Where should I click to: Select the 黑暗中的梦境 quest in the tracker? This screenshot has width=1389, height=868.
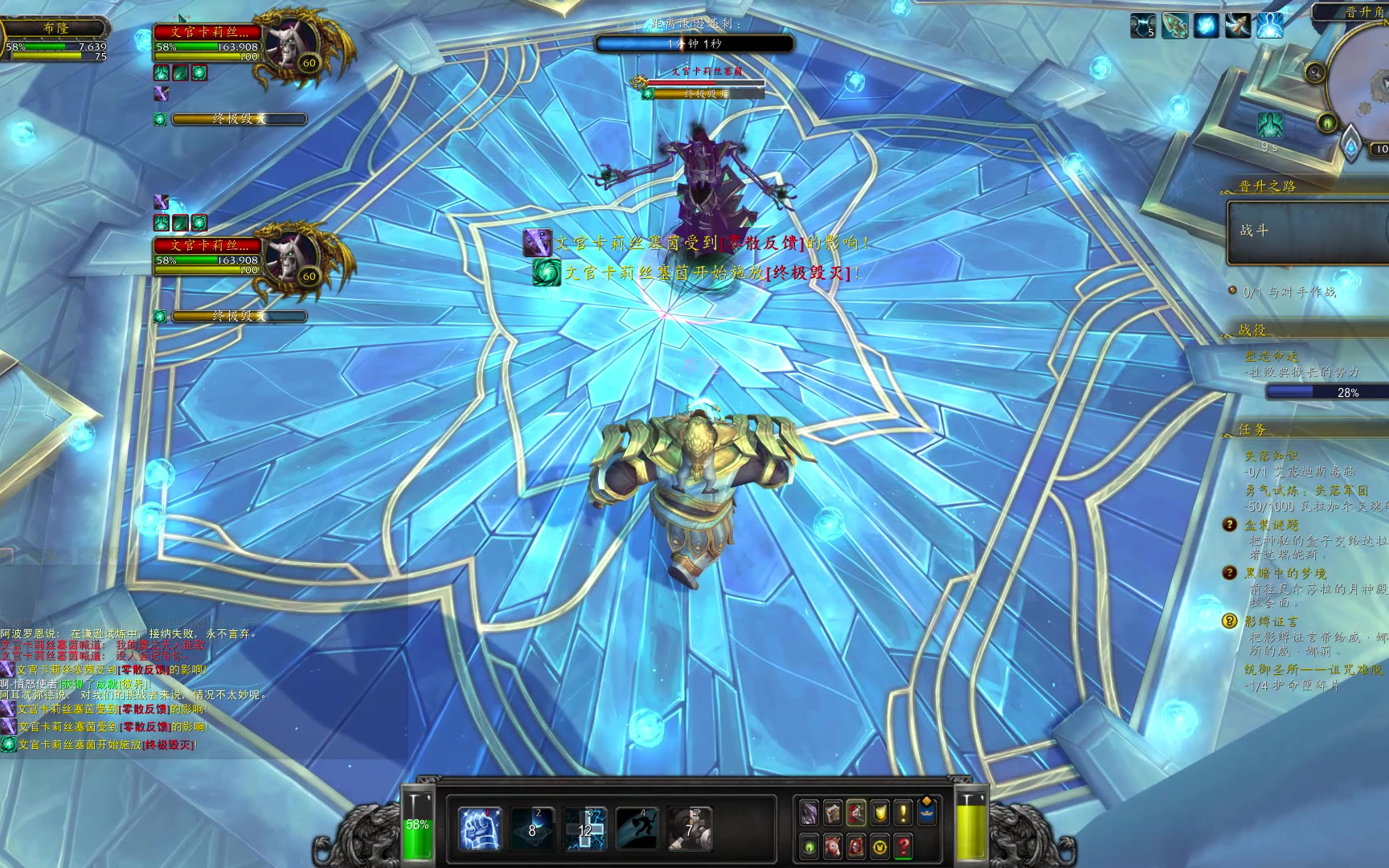pos(1285,573)
